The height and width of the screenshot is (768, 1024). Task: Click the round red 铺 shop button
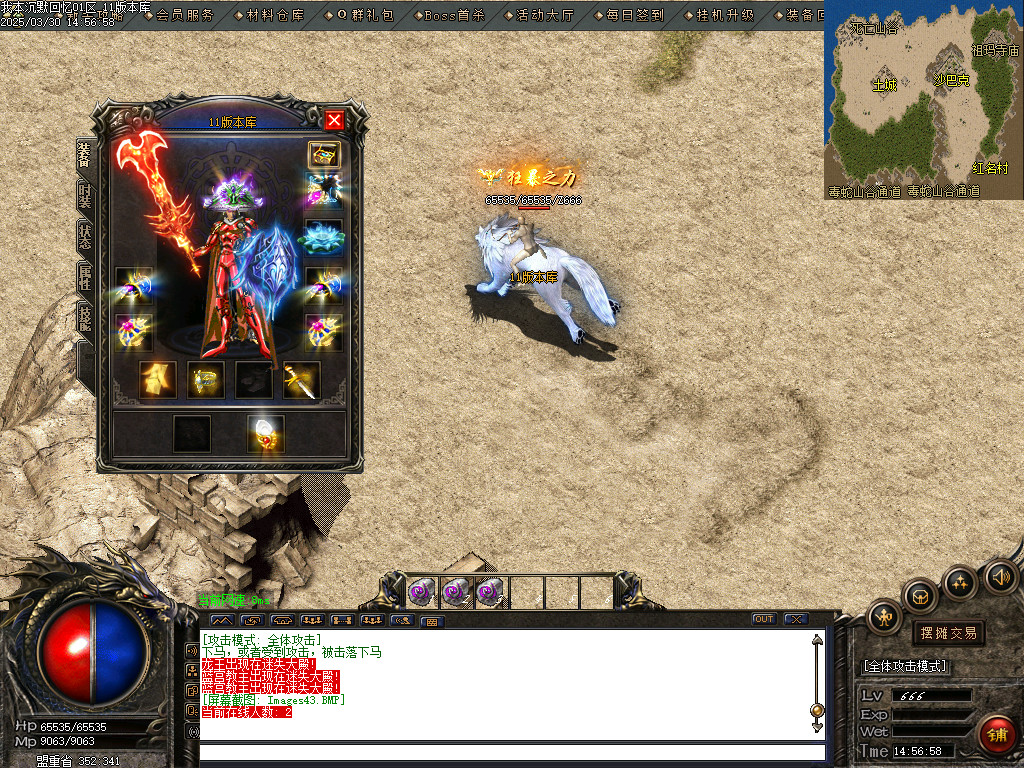click(x=997, y=734)
